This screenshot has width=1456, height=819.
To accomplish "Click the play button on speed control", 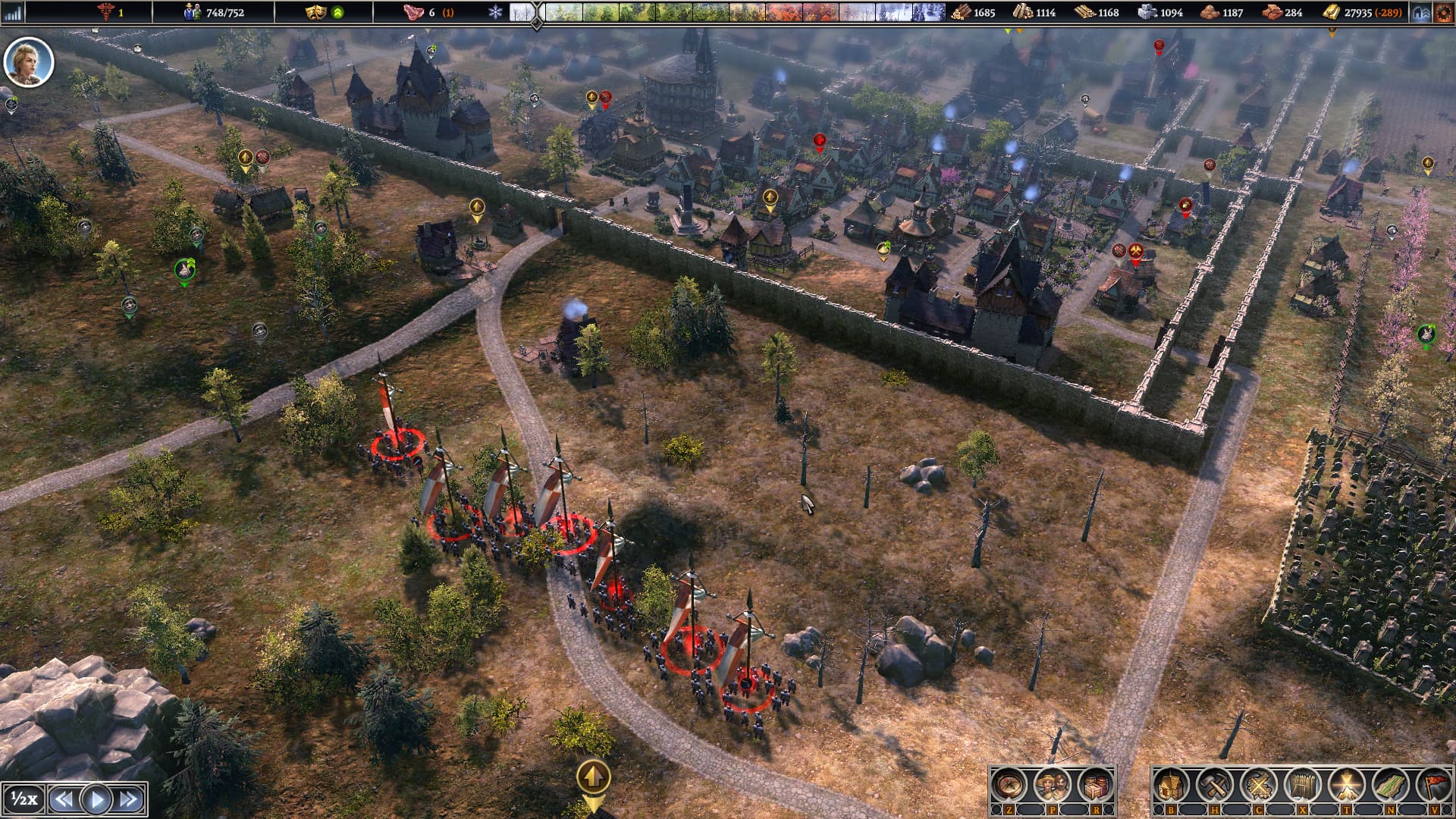I will pos(96,799).
